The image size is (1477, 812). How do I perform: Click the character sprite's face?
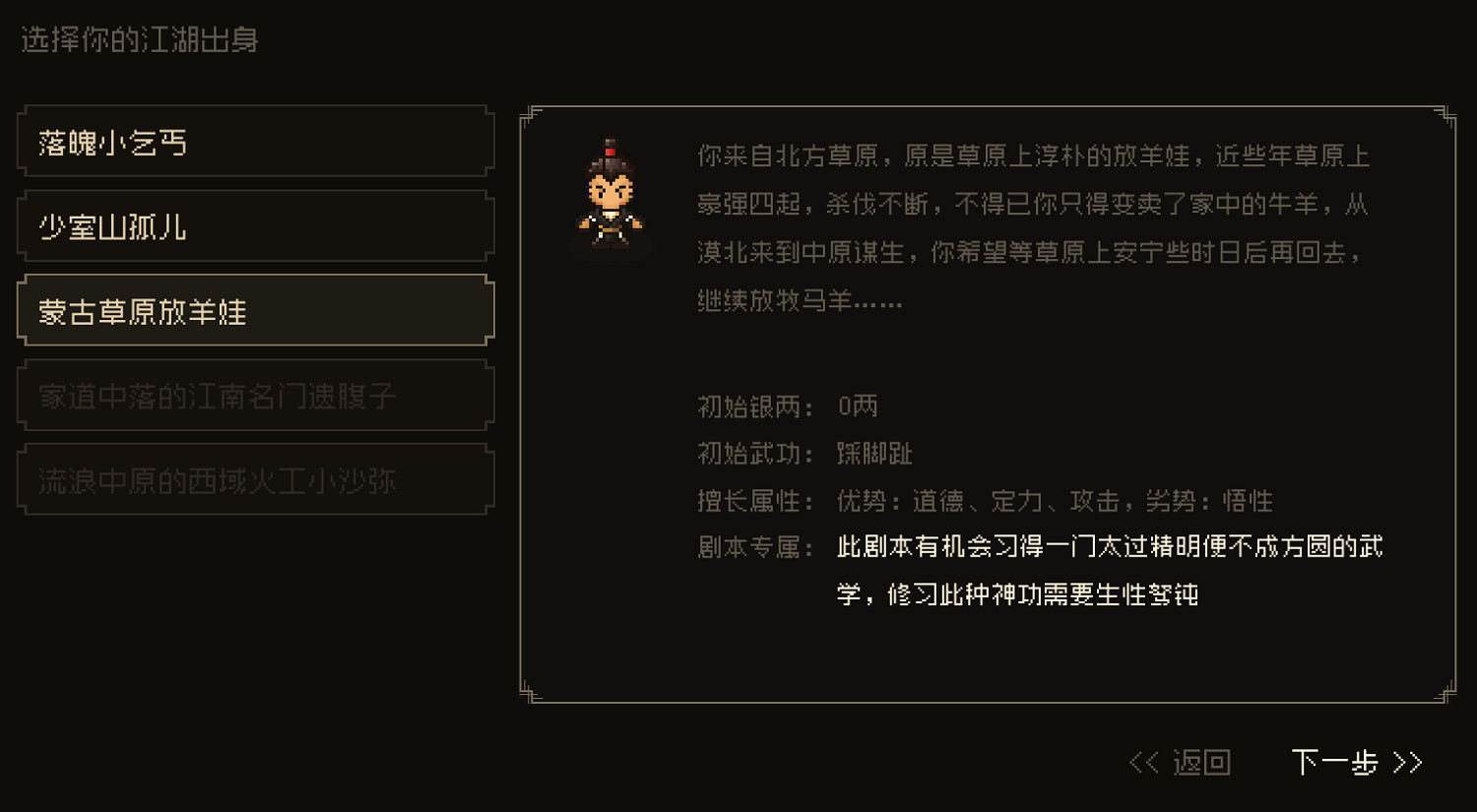click(x=612, y=189)
